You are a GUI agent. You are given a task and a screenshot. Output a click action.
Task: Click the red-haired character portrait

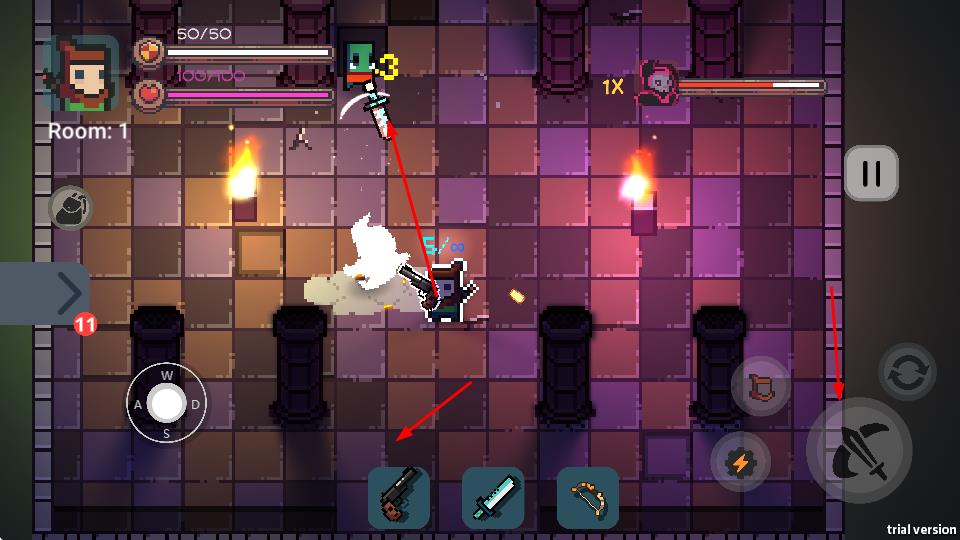[x=80, y=75]
